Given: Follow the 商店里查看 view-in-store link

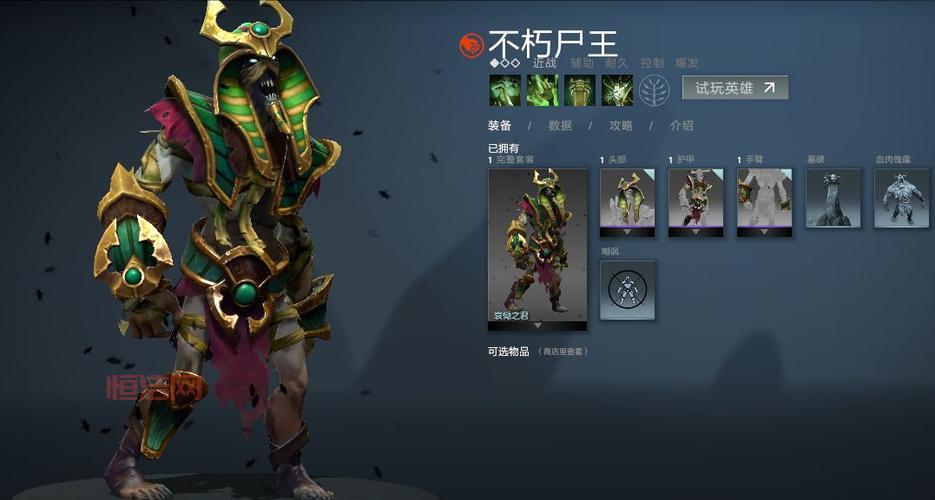Looking at the screenshot, I should click(x=564, y=352).
